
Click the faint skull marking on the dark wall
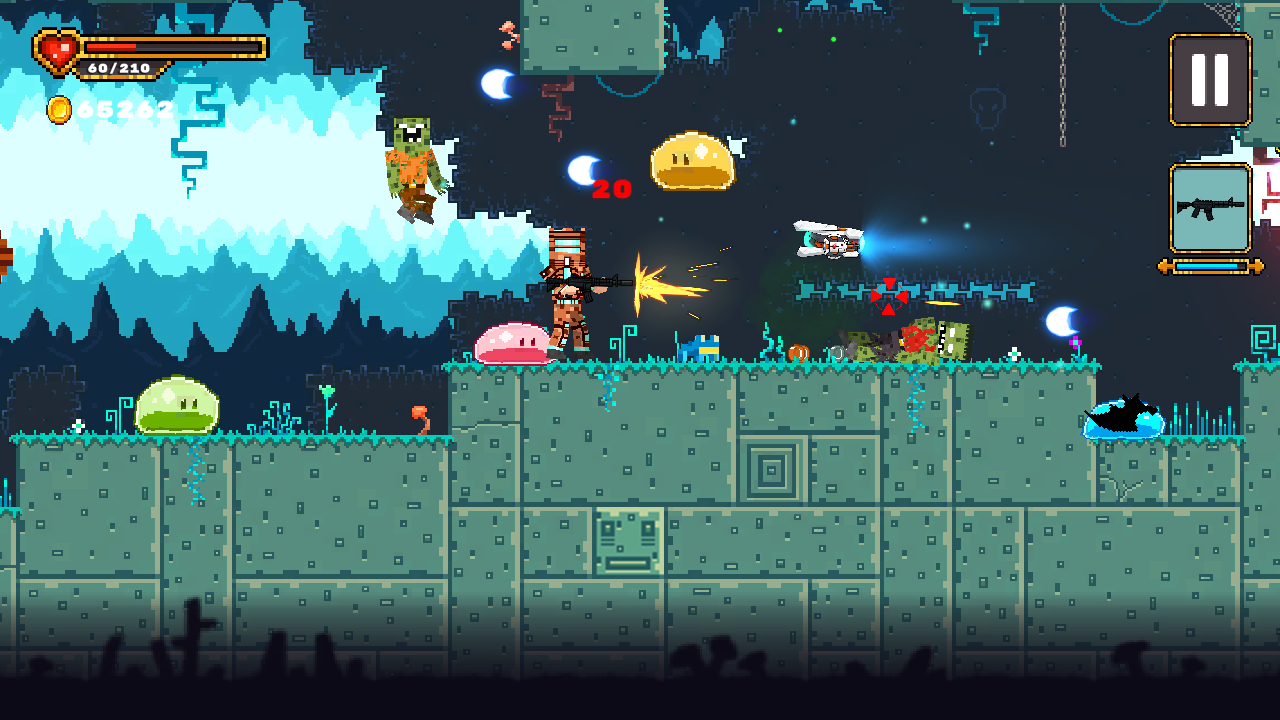pos(987,108)
